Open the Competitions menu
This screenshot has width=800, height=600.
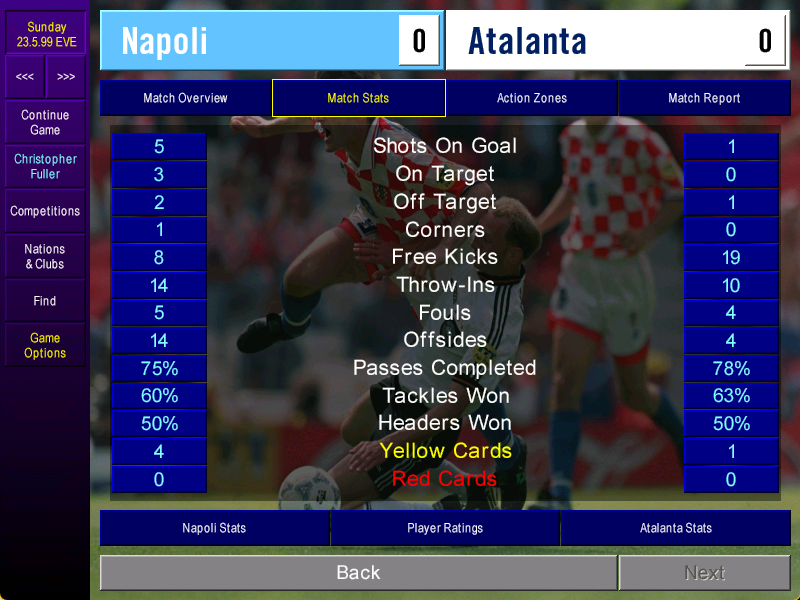45,211
